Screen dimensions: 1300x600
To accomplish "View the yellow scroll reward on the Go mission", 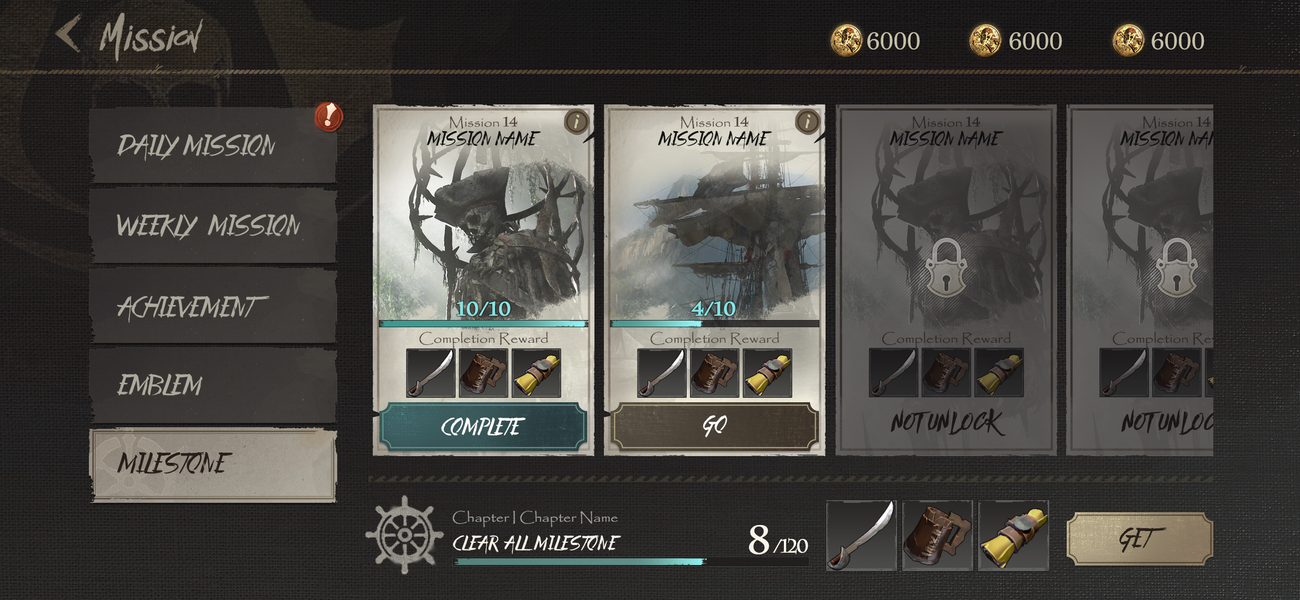I will [x=767, y=373].
